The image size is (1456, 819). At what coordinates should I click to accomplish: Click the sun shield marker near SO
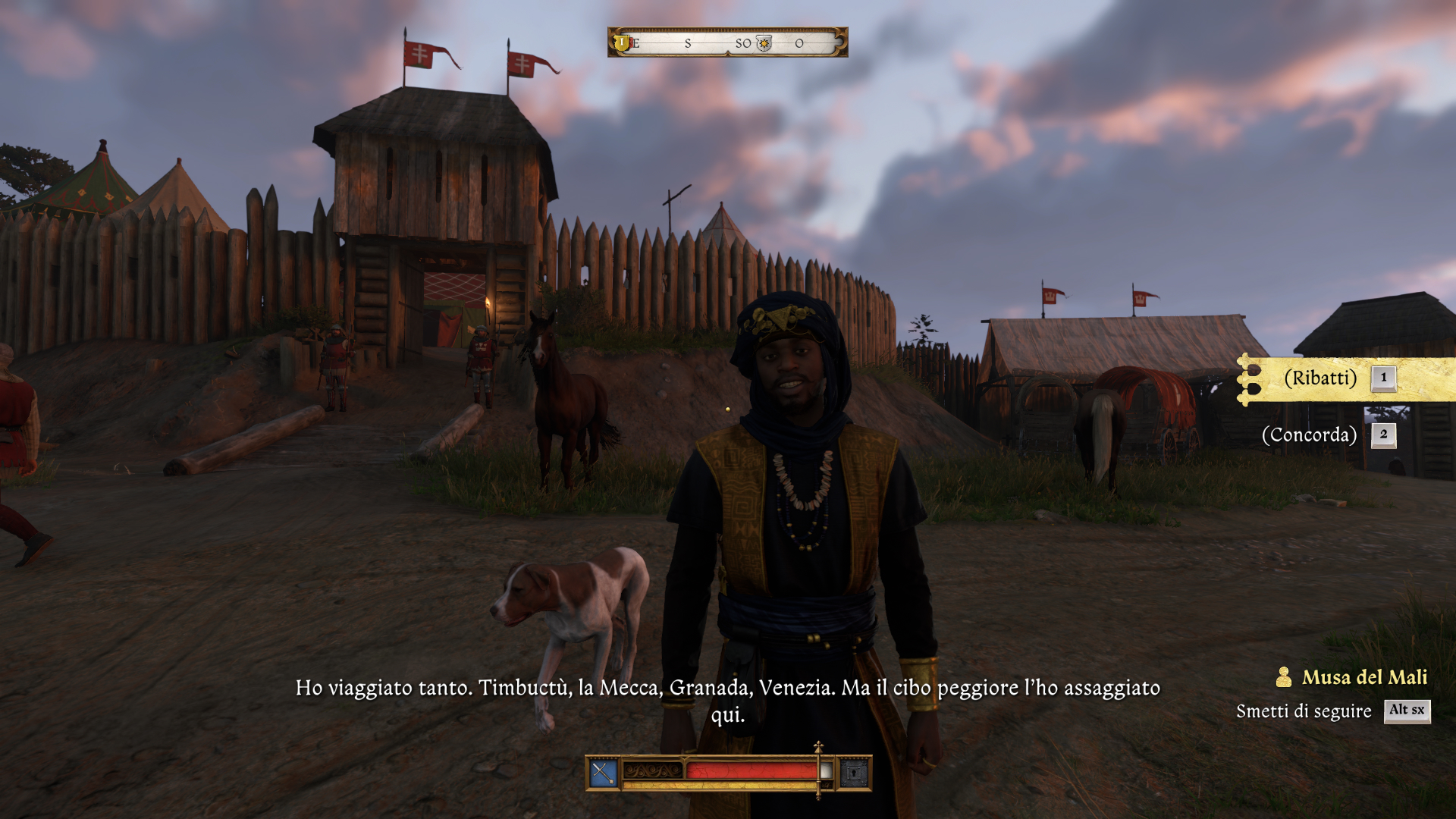click(x=764, y=43)
